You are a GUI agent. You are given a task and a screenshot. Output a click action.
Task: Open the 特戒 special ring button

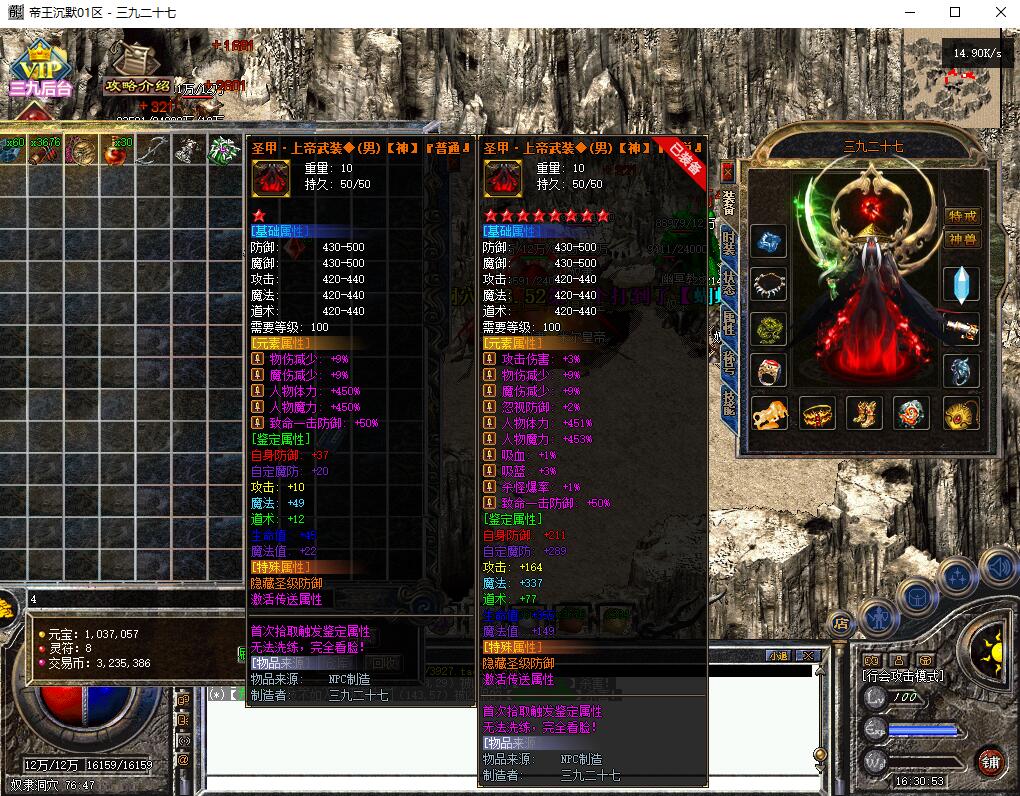(x=962, y=216)
